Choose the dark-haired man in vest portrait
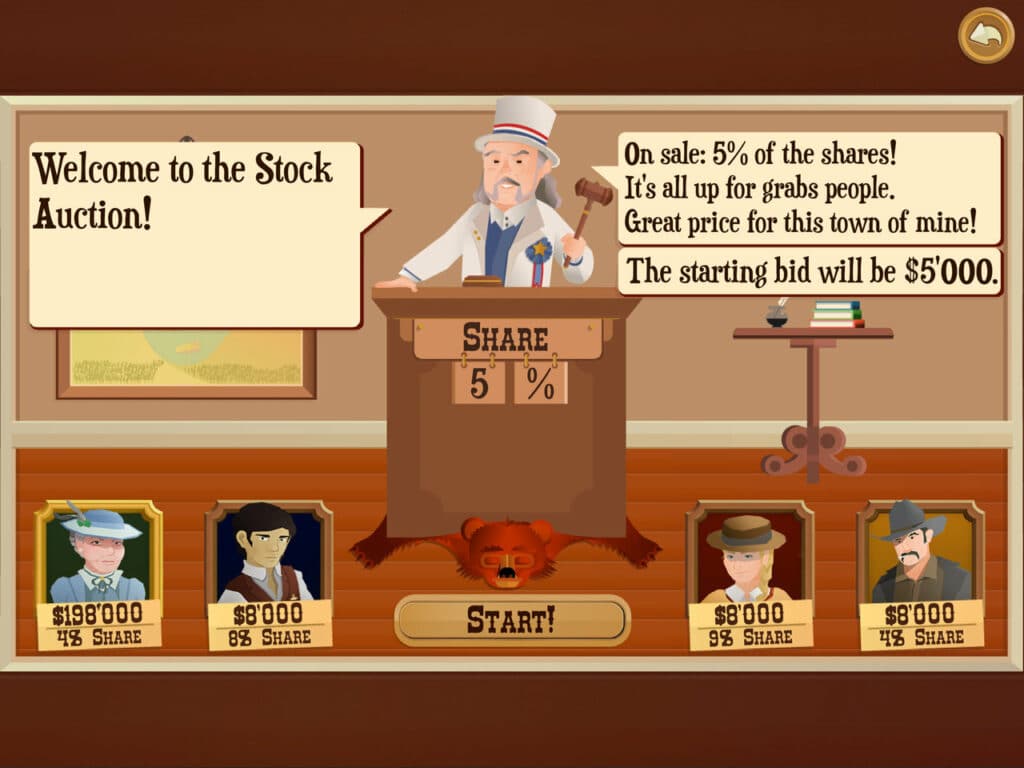This screenshot has width=1024, height=768. (269, 553)
